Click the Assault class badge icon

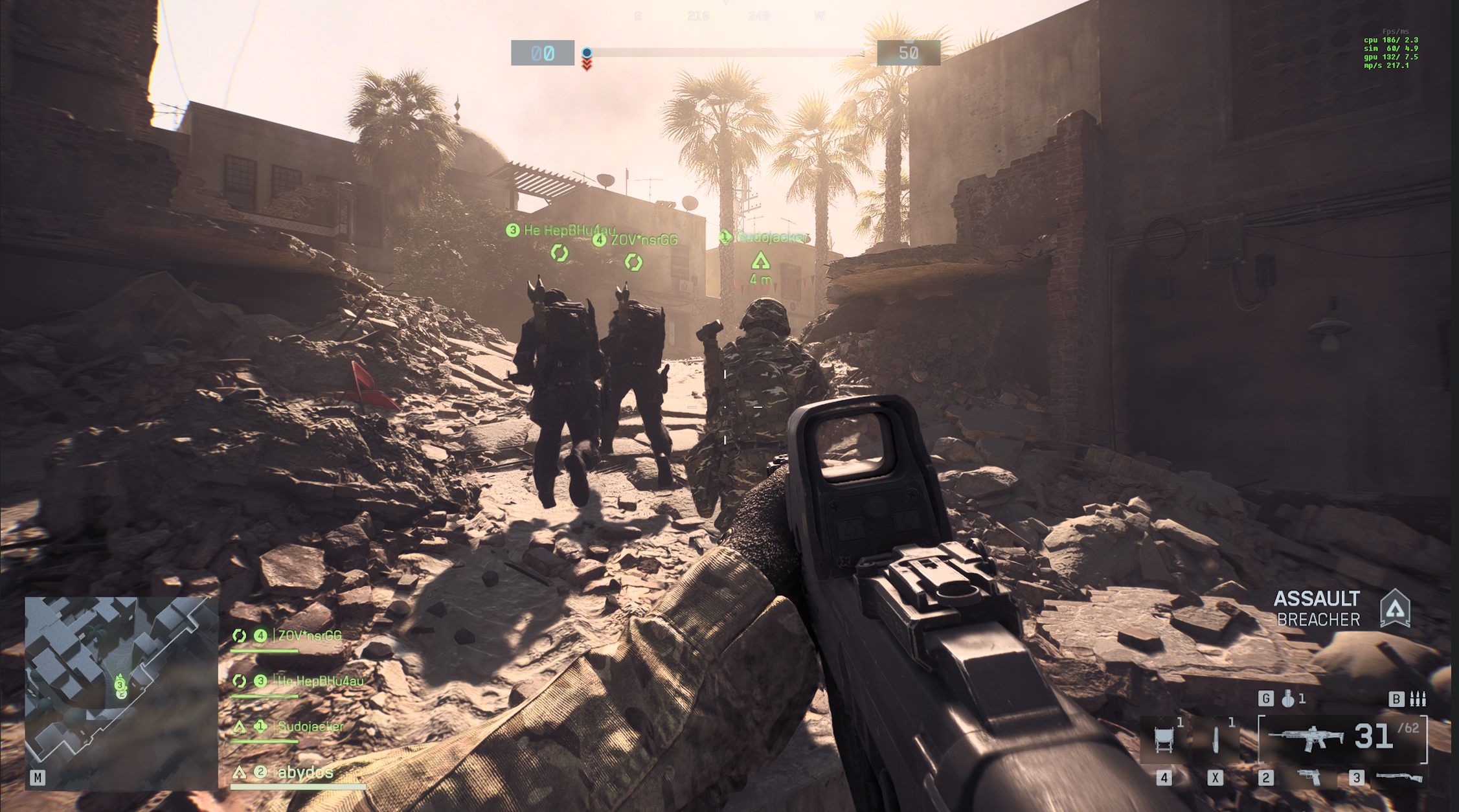click(1395, 608)
